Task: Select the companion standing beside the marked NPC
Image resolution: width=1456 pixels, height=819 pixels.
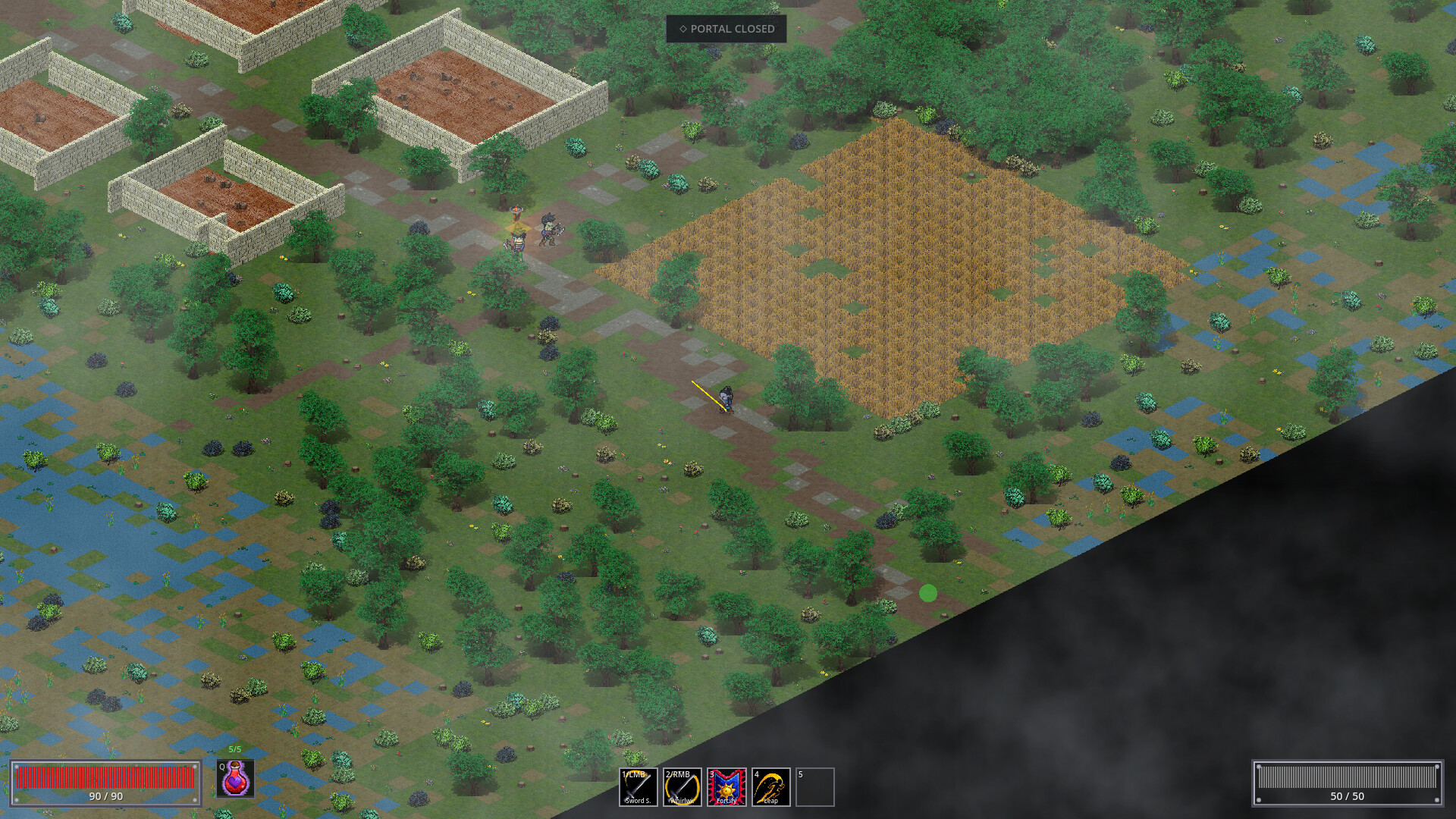Action: (548, 231)
